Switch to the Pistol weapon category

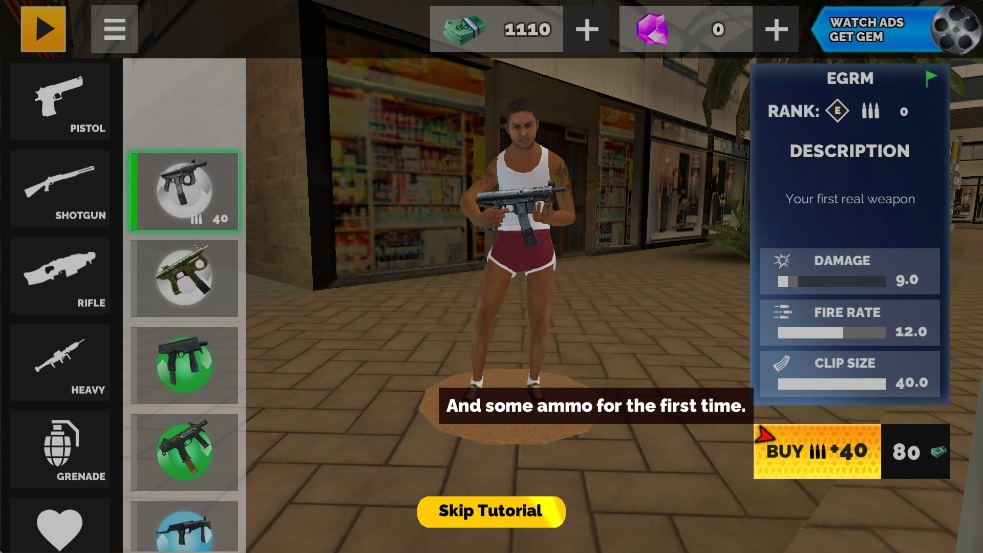[60, 102]
